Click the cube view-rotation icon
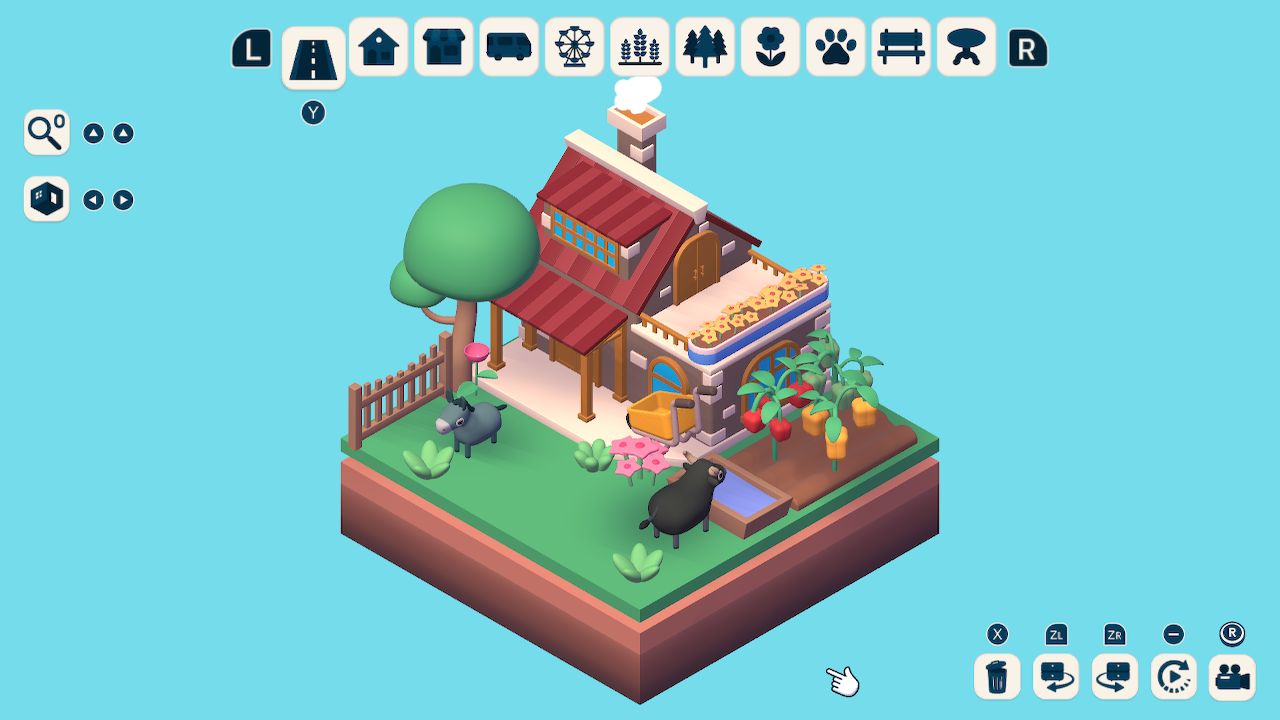 tap(45, 198)
